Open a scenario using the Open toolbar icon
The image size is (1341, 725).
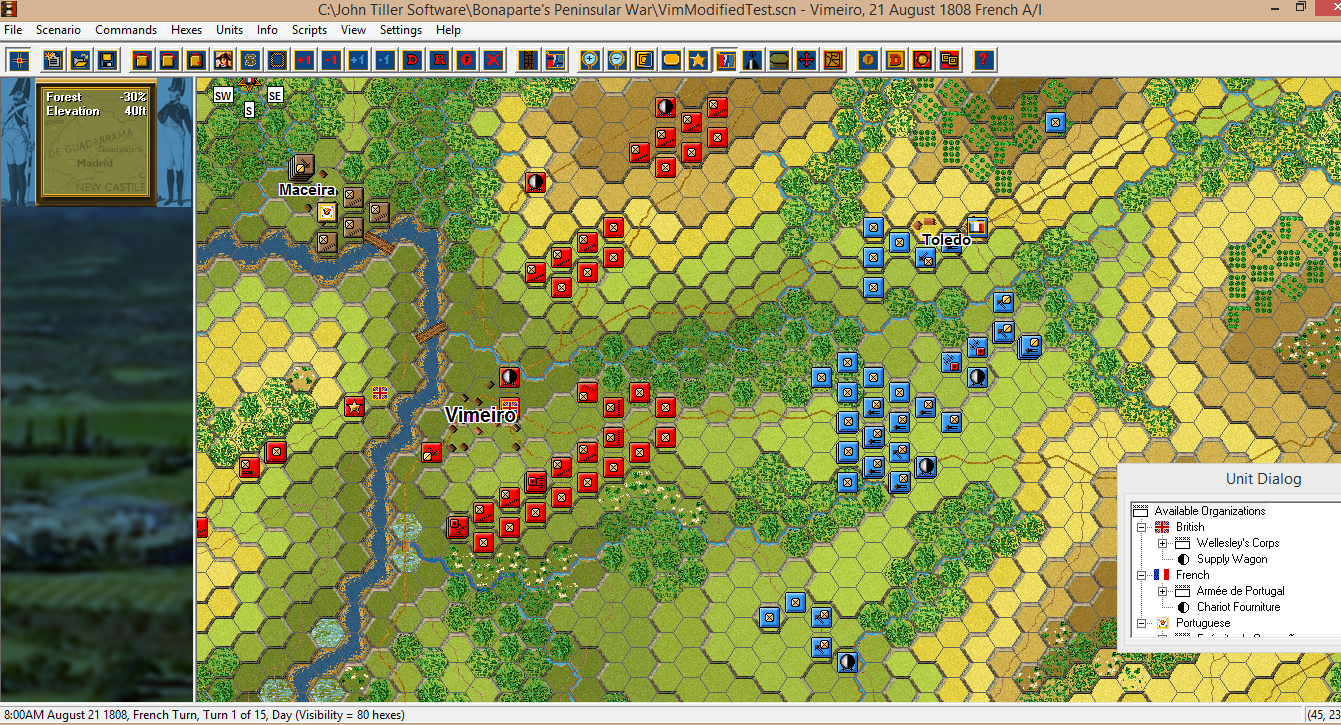tap(80, 60)
